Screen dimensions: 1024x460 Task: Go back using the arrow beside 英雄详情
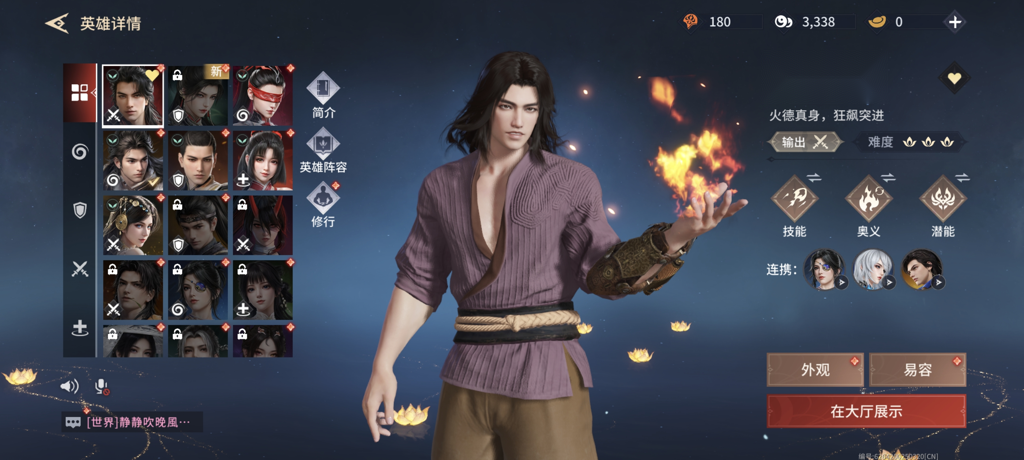(x=57, y=23)
